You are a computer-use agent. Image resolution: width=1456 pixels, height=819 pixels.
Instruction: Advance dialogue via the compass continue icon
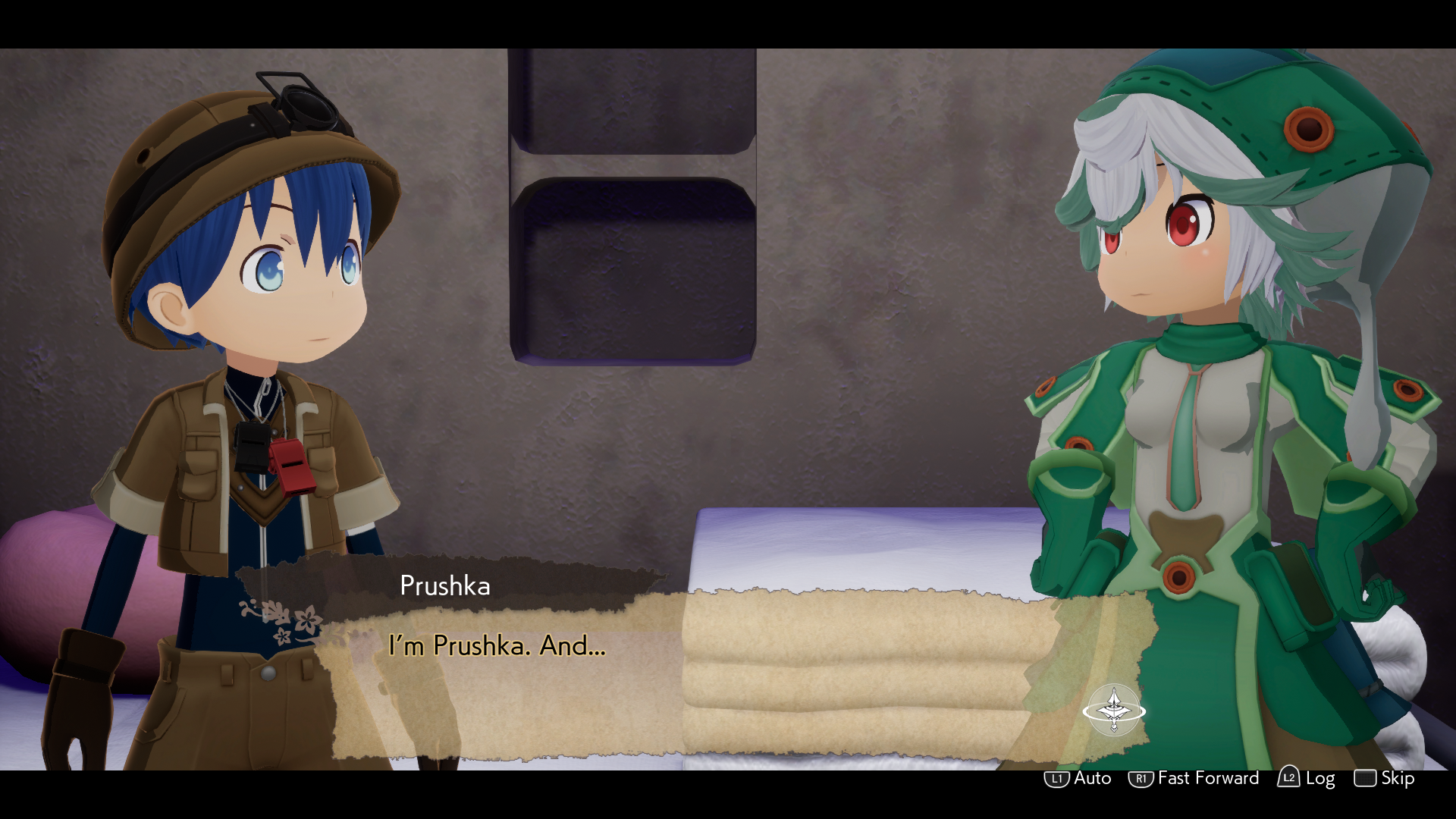(x=1113, y=711)
